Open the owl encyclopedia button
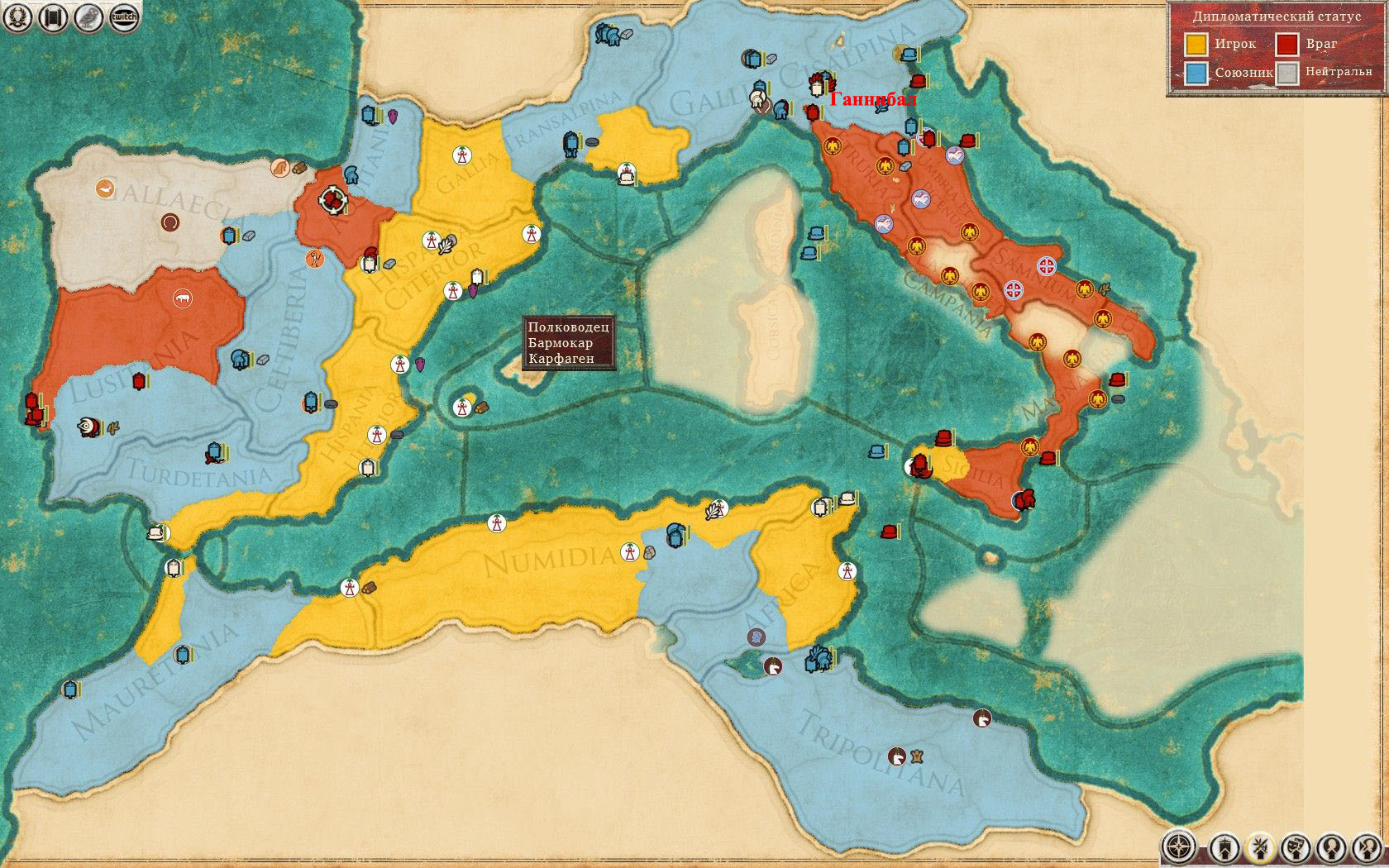The width and height of the screenshot is (1389, 868). click(x=88, y=17)
